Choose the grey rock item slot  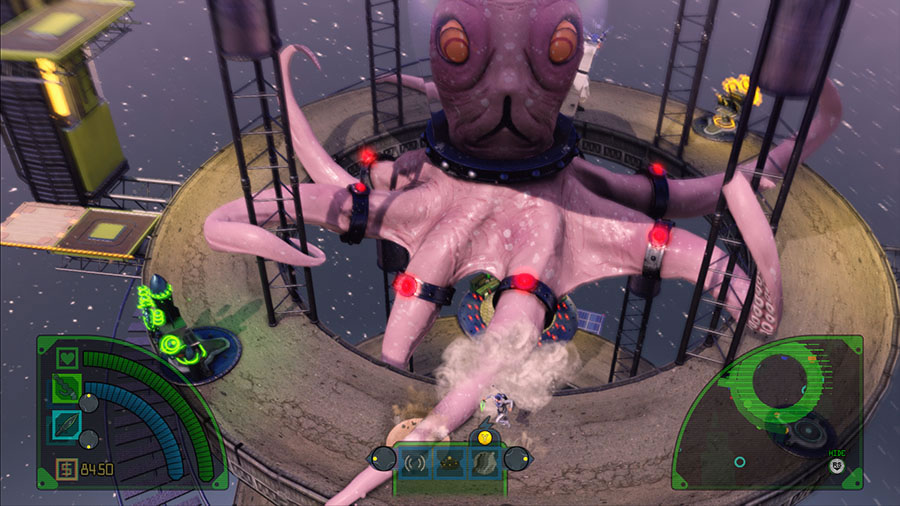pyautogui.click(x=484, y=461)
